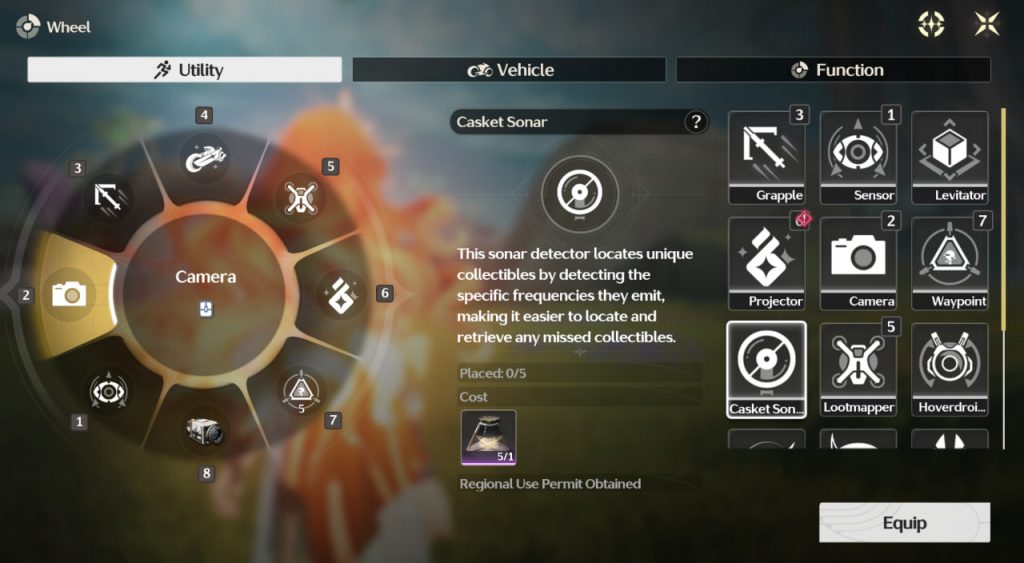Select the Waypoint gadget tile
Image resolution: width=1024 pixels, height=563 pixels.
coord(949,263)
